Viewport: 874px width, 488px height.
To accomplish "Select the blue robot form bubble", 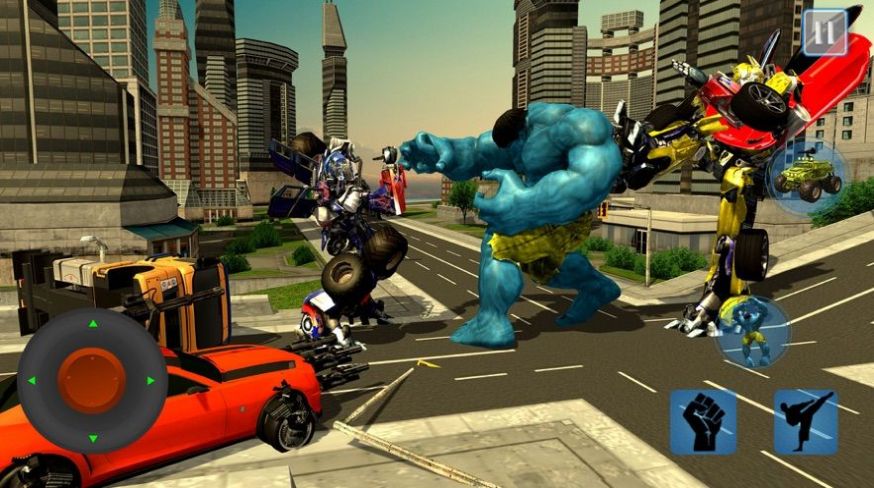I will (x=752, y=332).
